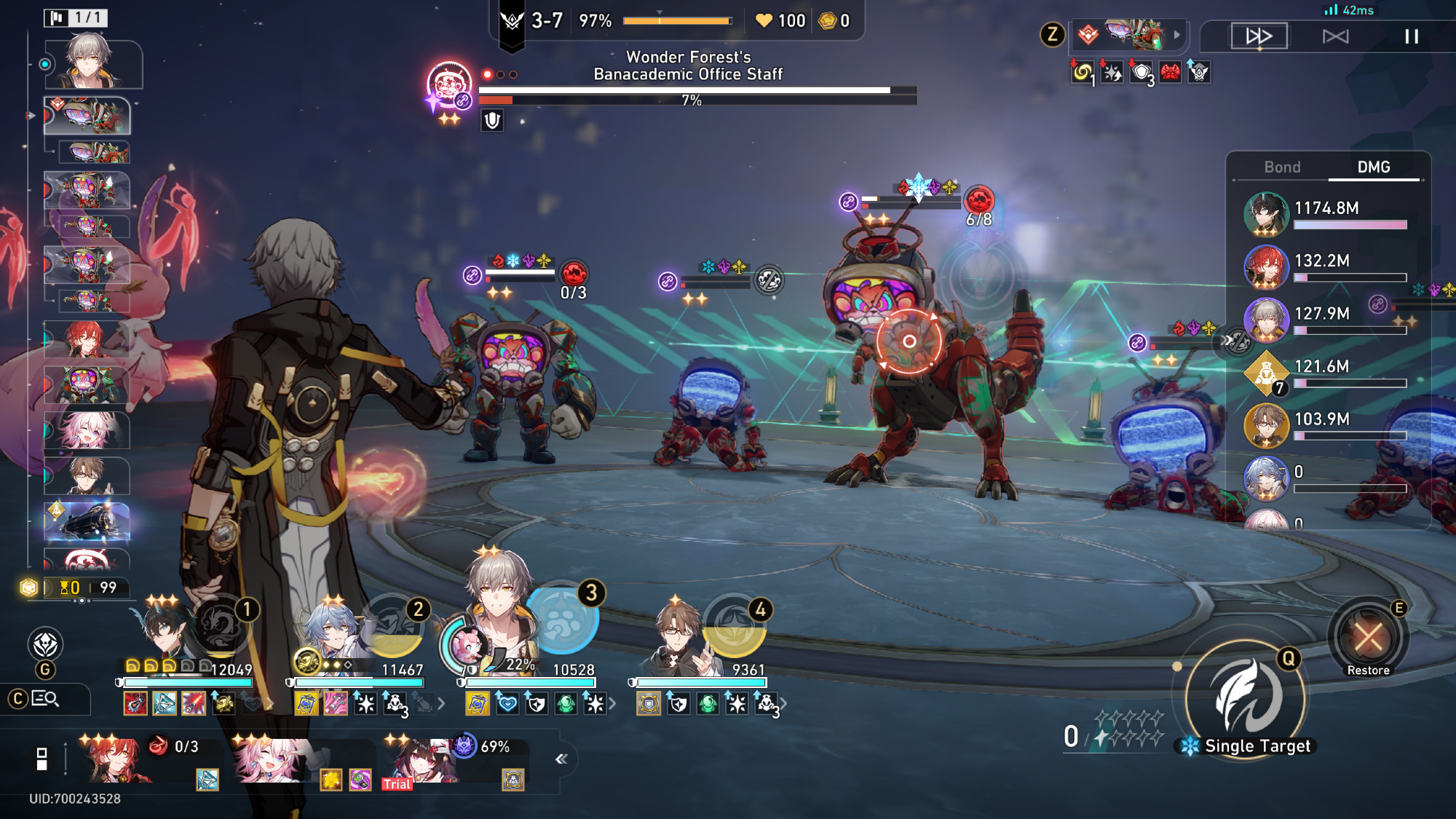Use the Single Target feather attack
Image resolution: width=1456 pixels, height=819 pixels.
coord(1246,698)
